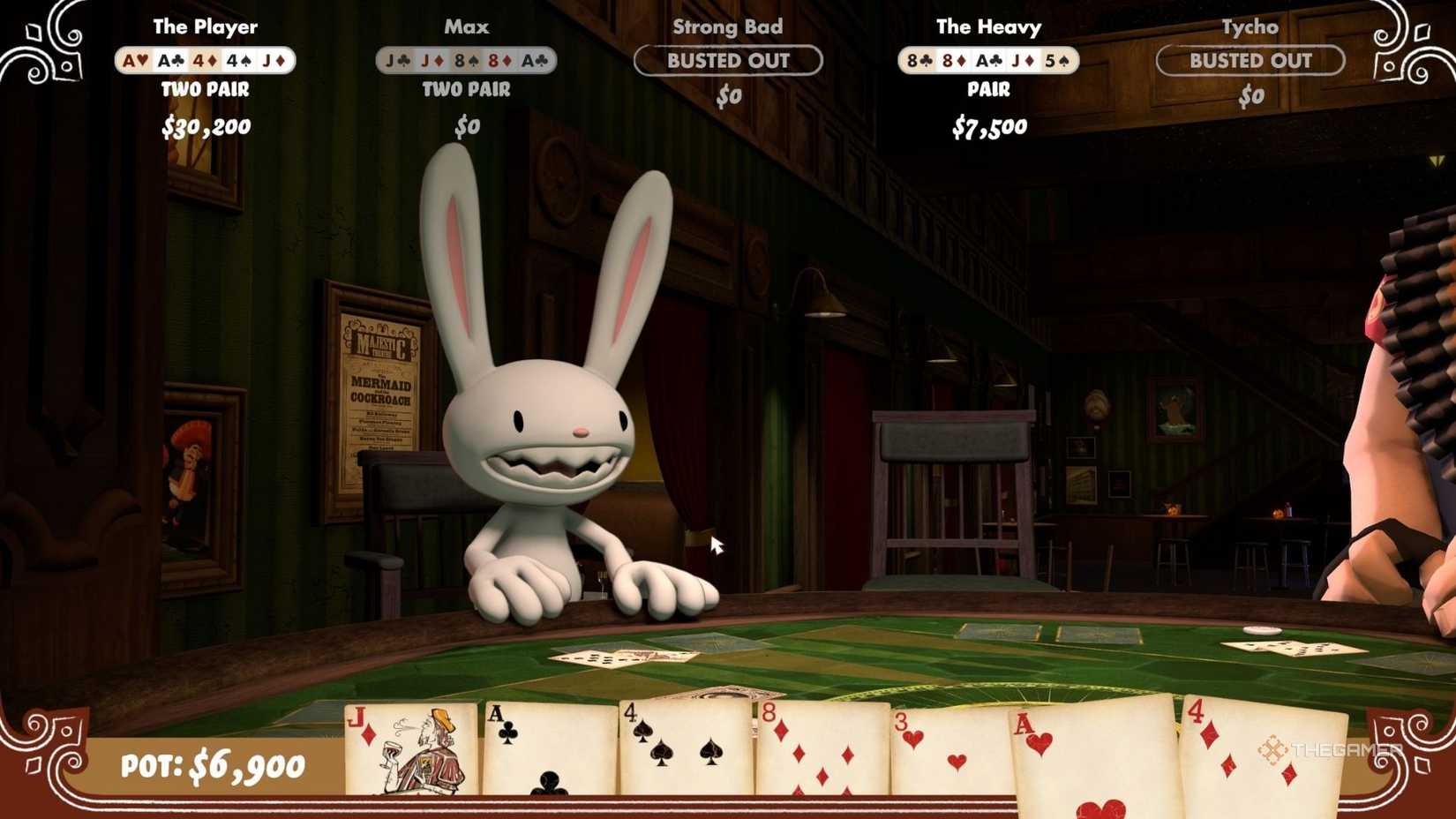Expand Max's card display
Screen dimensions: 1456x819
coord(468,60)
